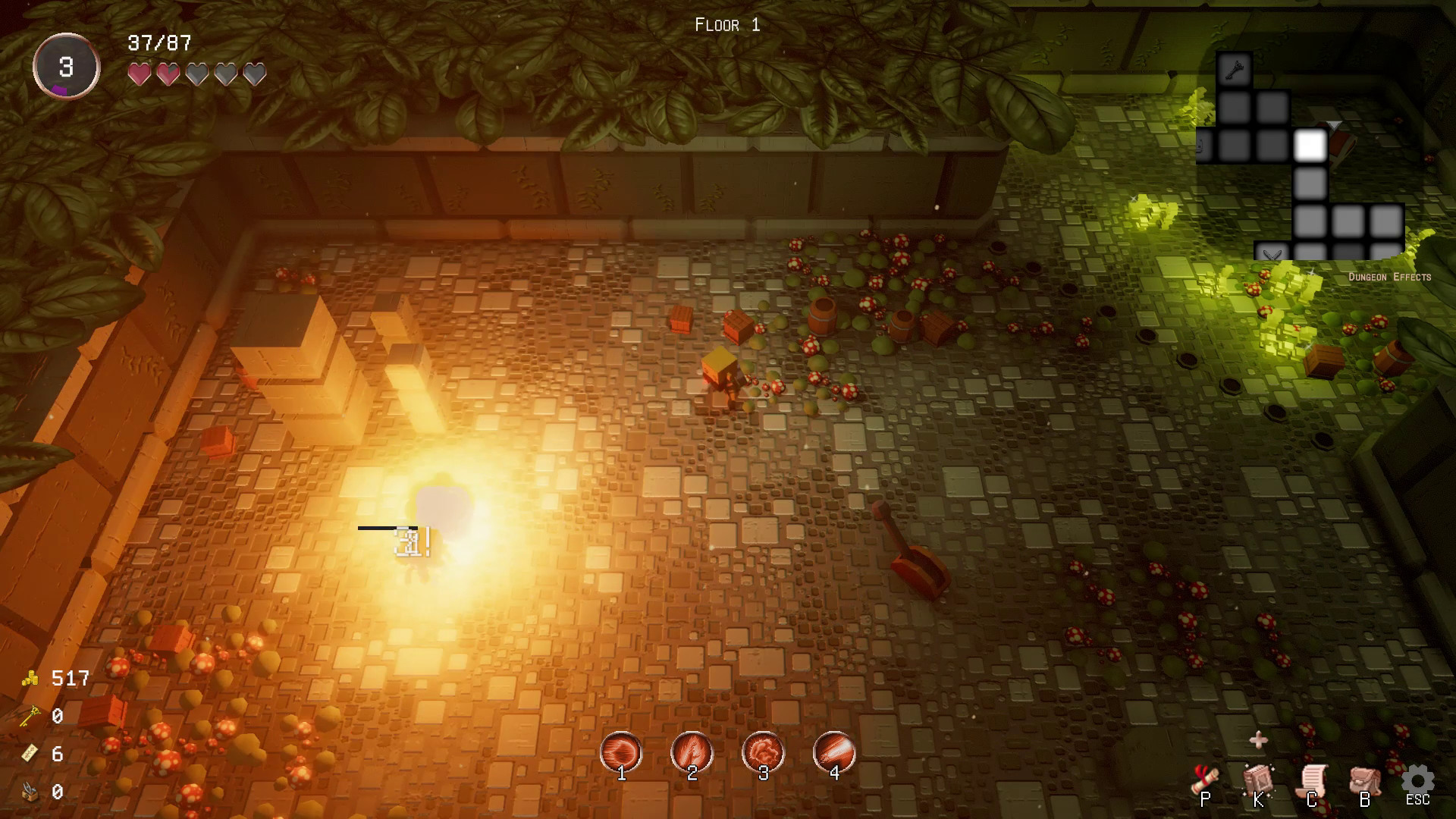Open the rolled scroll menu labeled P

tap(1206, 780)
